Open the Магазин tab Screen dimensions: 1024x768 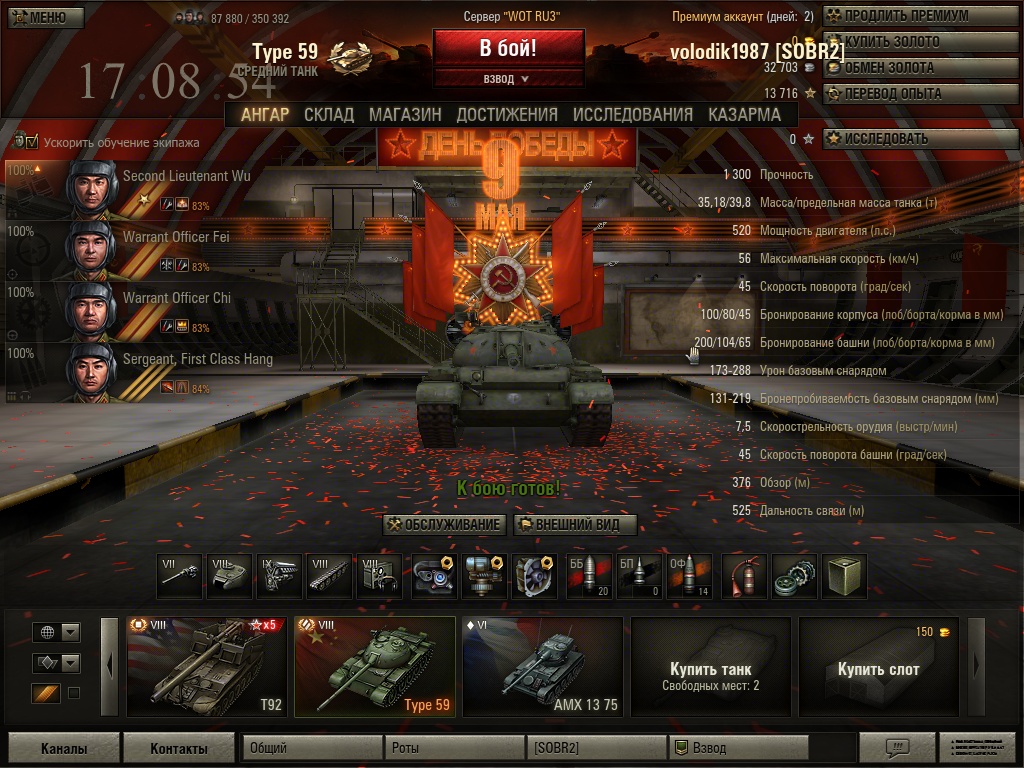tap(405, 114)
